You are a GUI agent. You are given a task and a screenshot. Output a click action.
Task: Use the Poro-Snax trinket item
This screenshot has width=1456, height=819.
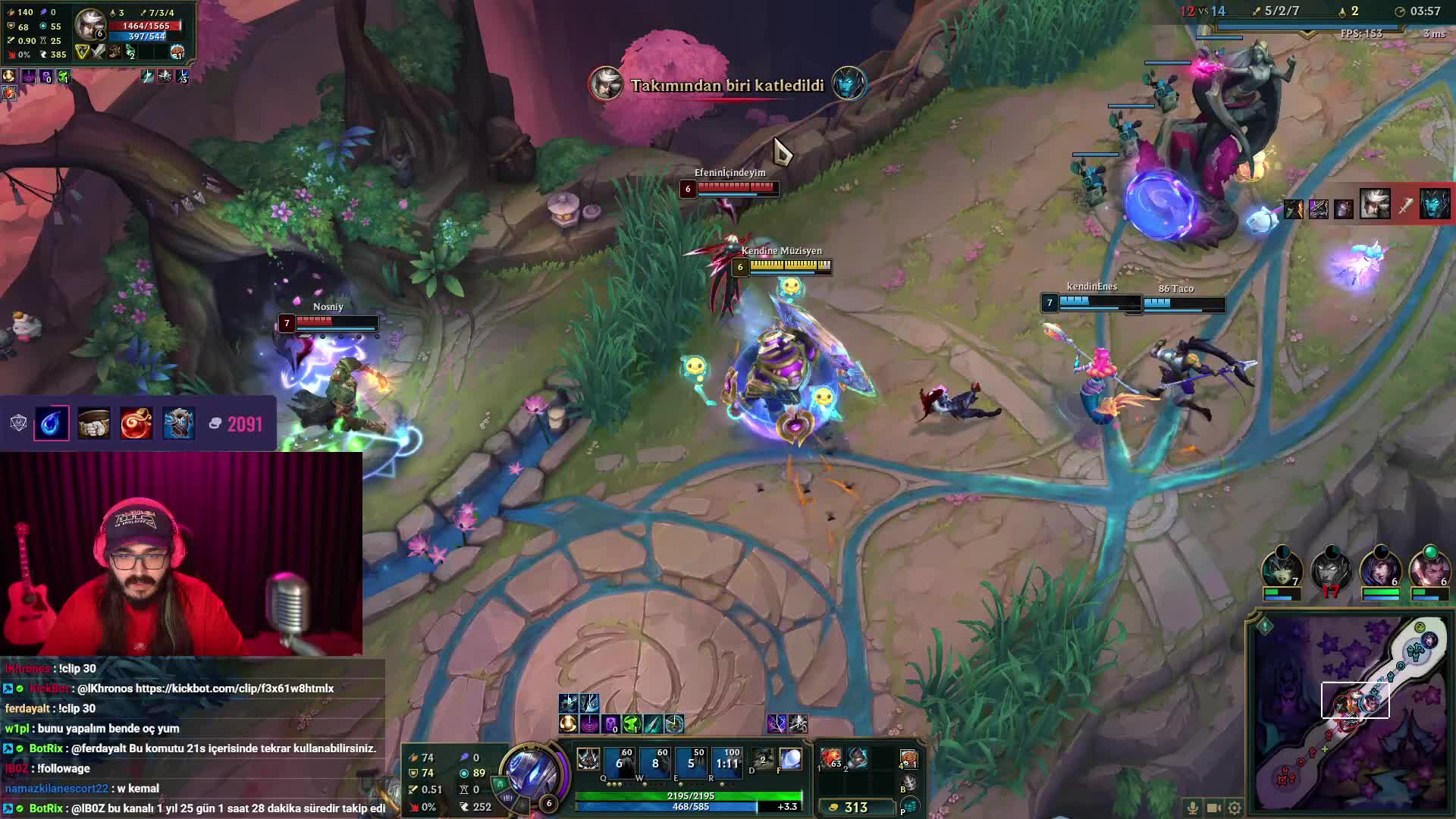[x=908, y=759]
